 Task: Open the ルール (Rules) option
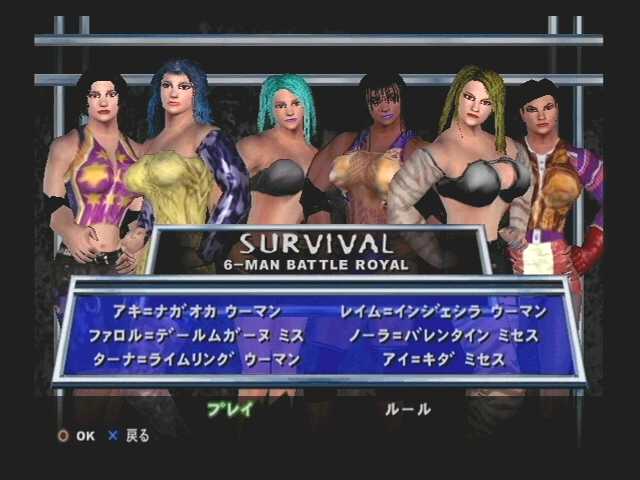point(408,409)
